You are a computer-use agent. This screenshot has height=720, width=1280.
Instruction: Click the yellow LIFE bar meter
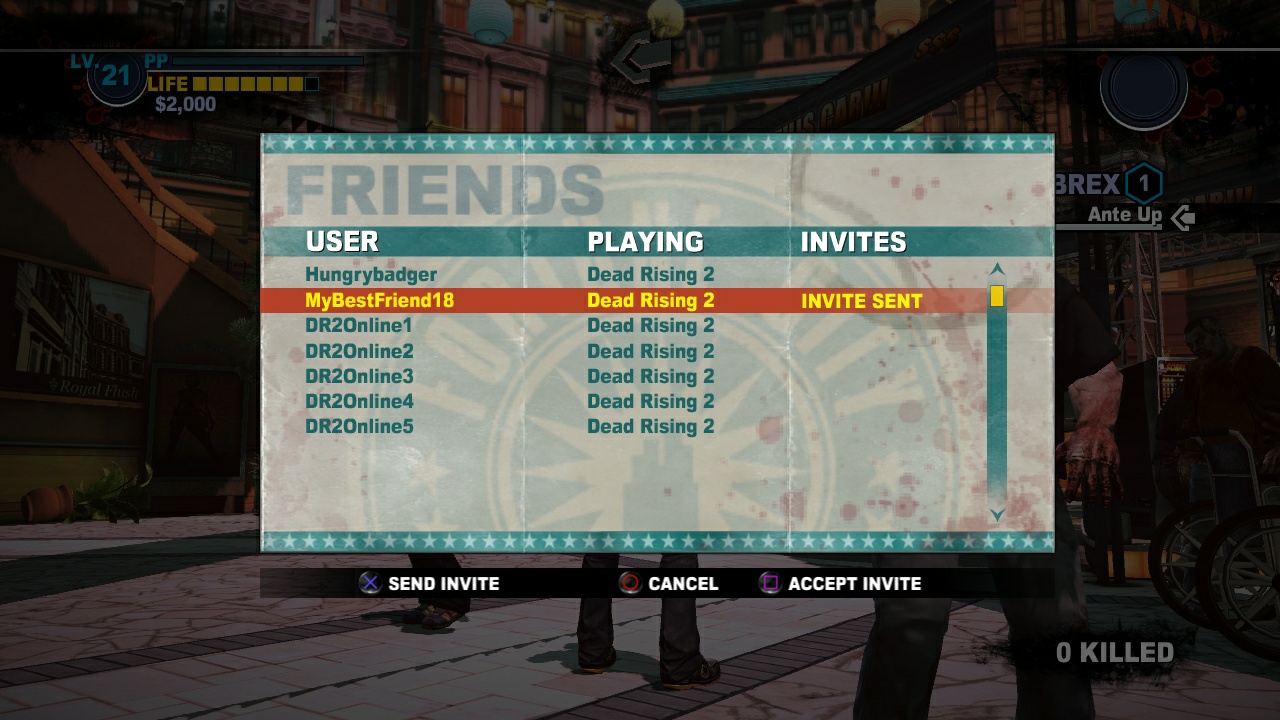coord(250,84)
